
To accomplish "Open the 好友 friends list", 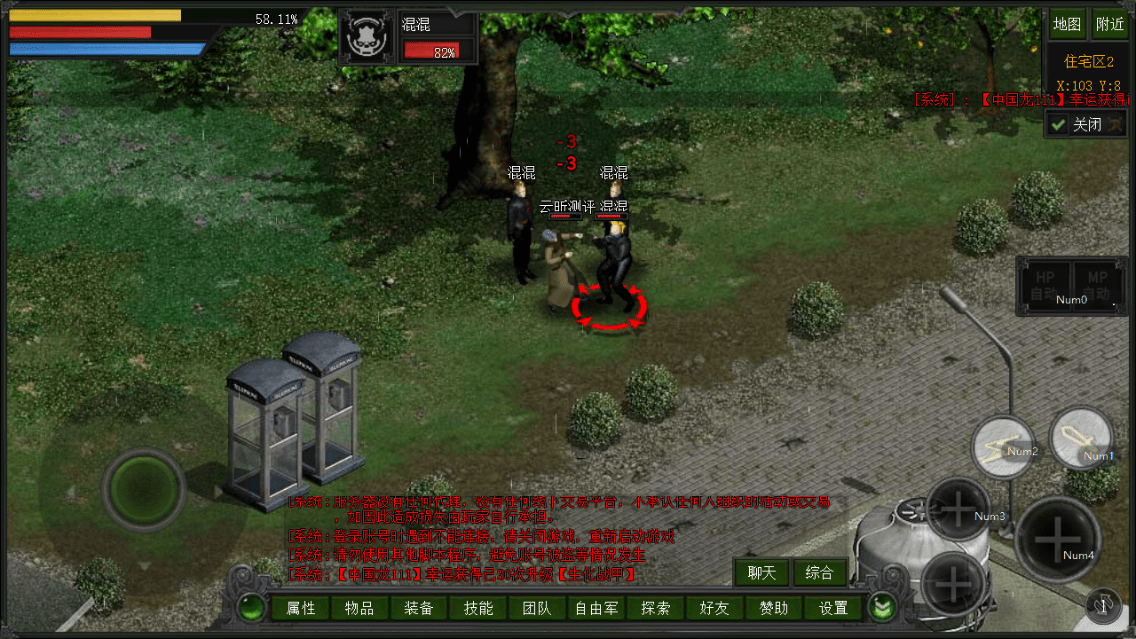I will click(x=715, y=608).
